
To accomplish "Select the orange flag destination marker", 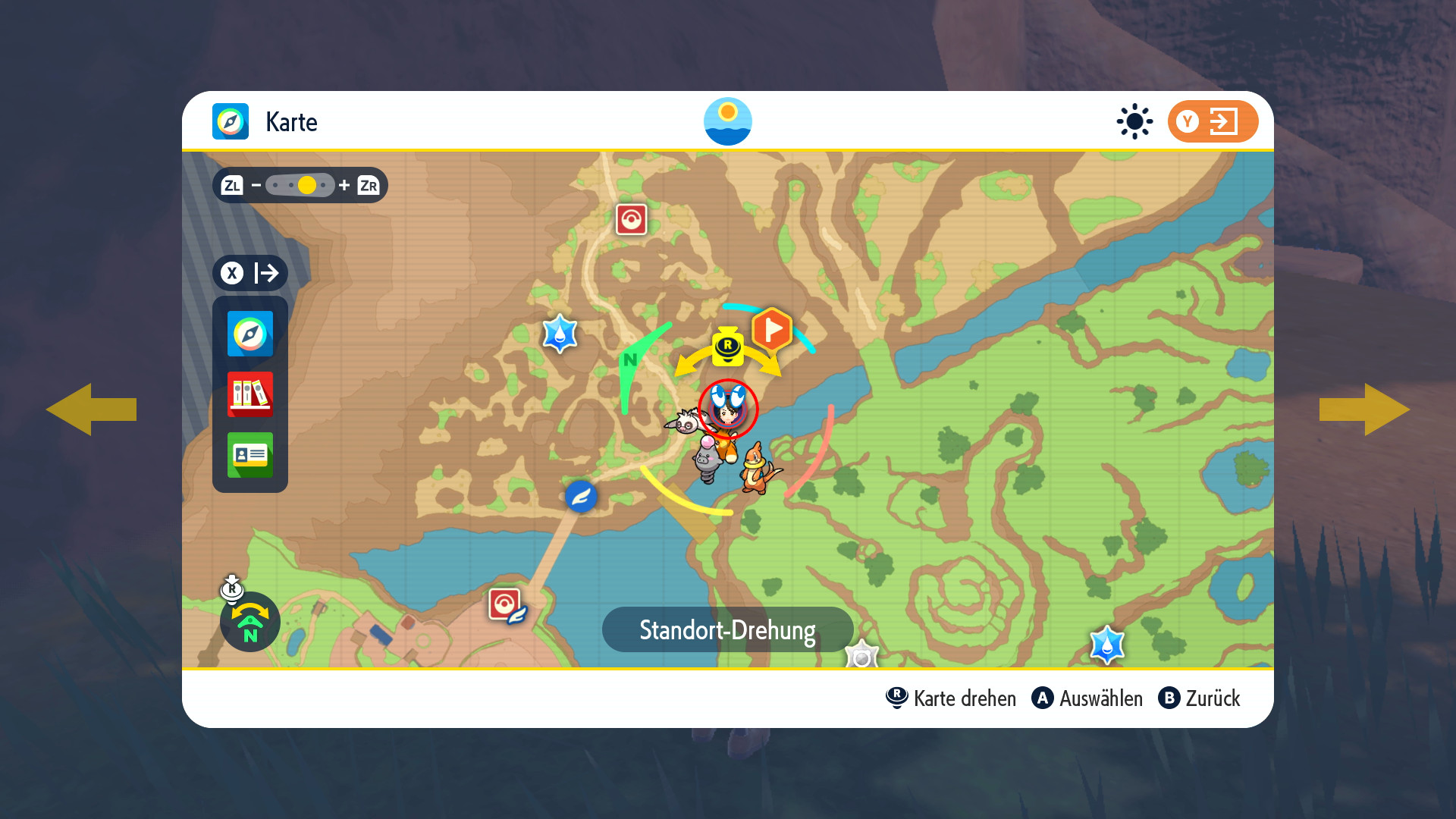I will 771,329.
